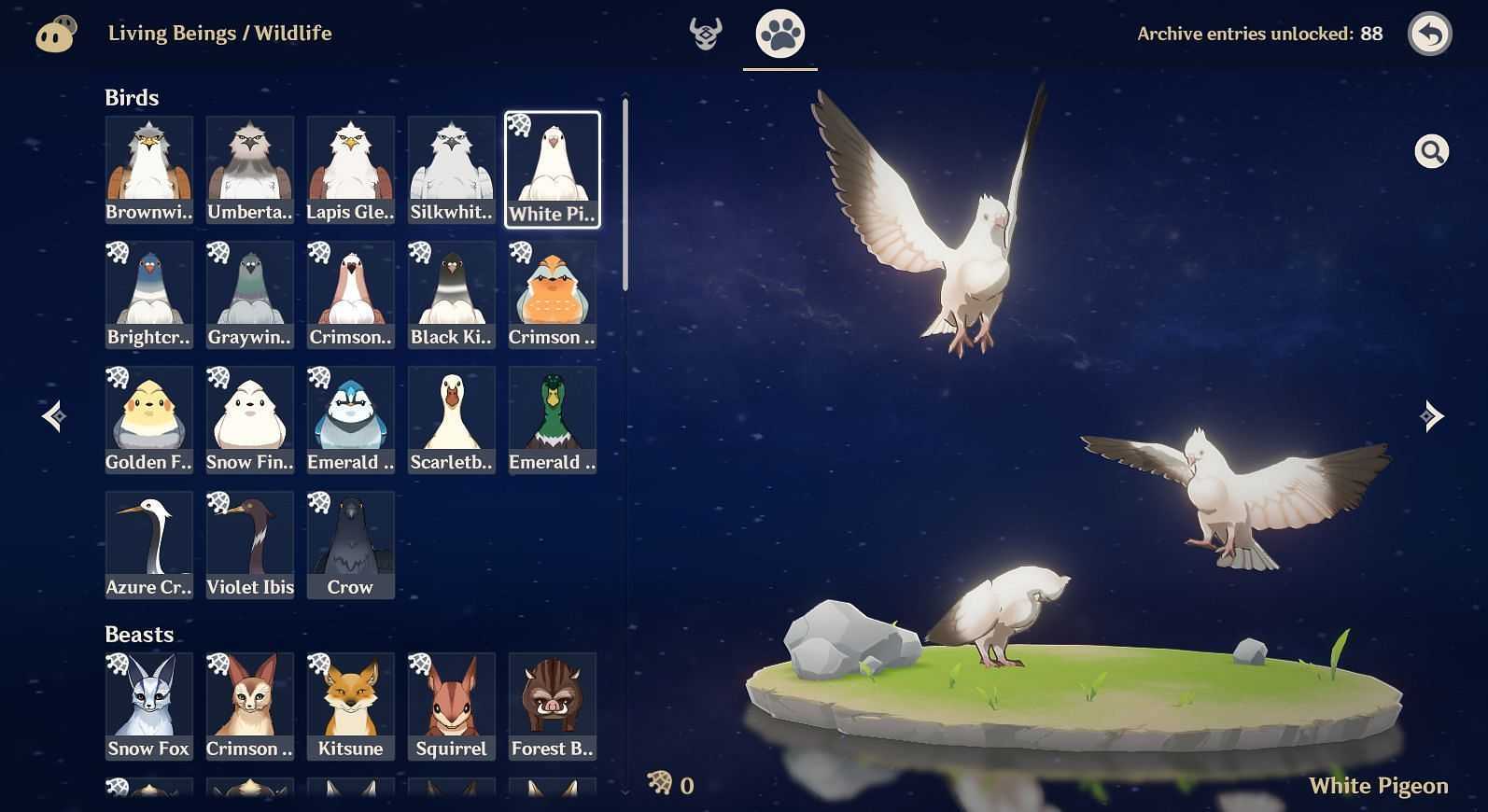Choose the Brownwing Falcon entry
The width and height of the screenshot is (1488, 812).
point(149,170)
